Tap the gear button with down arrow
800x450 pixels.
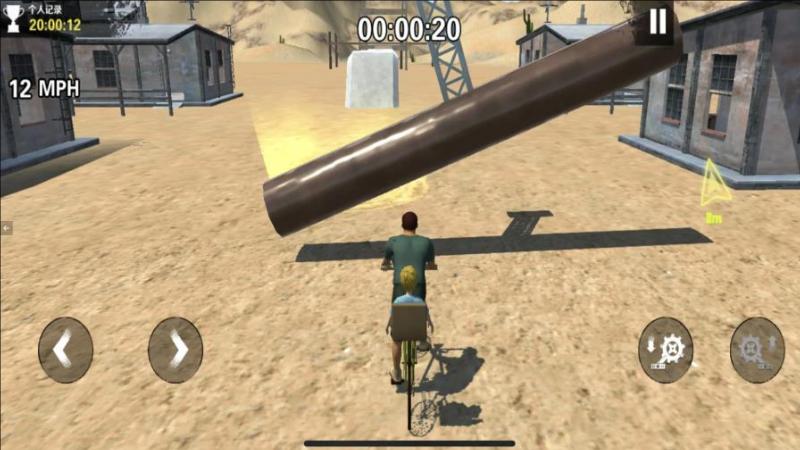click(666, 350)
